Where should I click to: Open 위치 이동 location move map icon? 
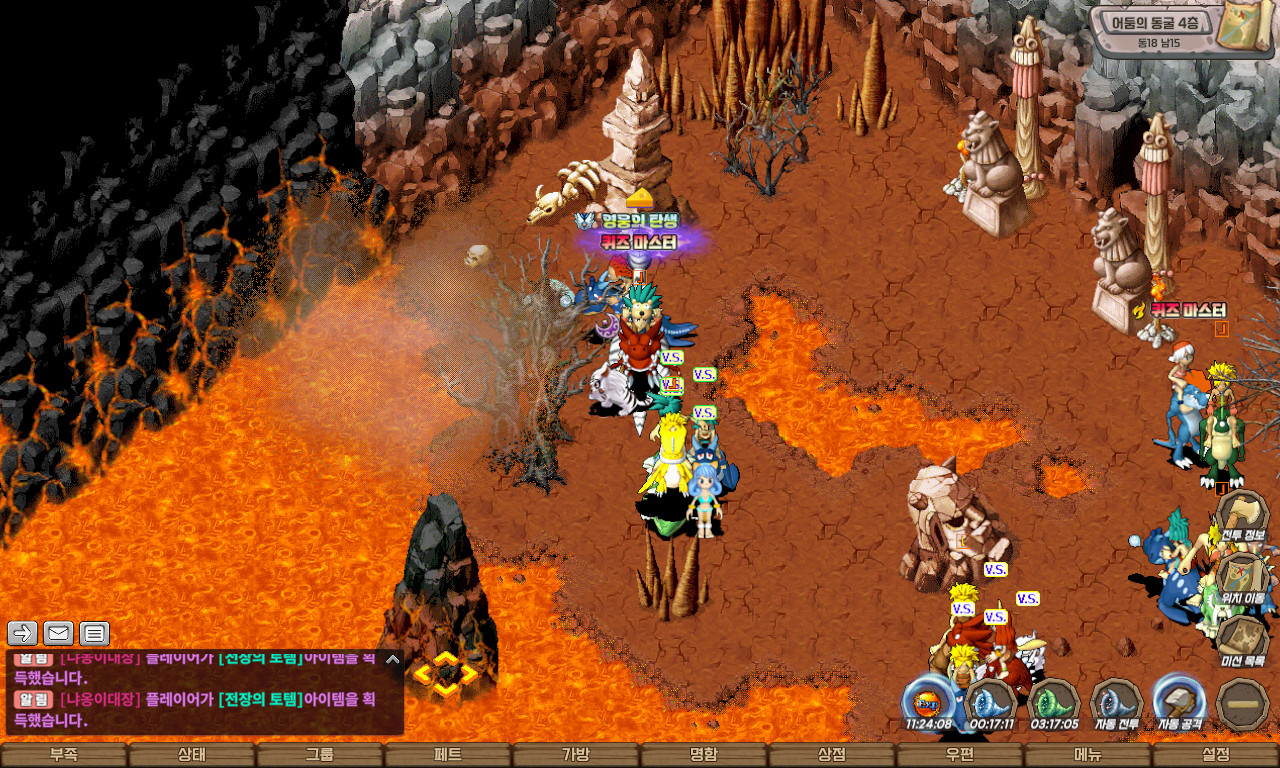pyautogui.click(x=1243, y=578)
